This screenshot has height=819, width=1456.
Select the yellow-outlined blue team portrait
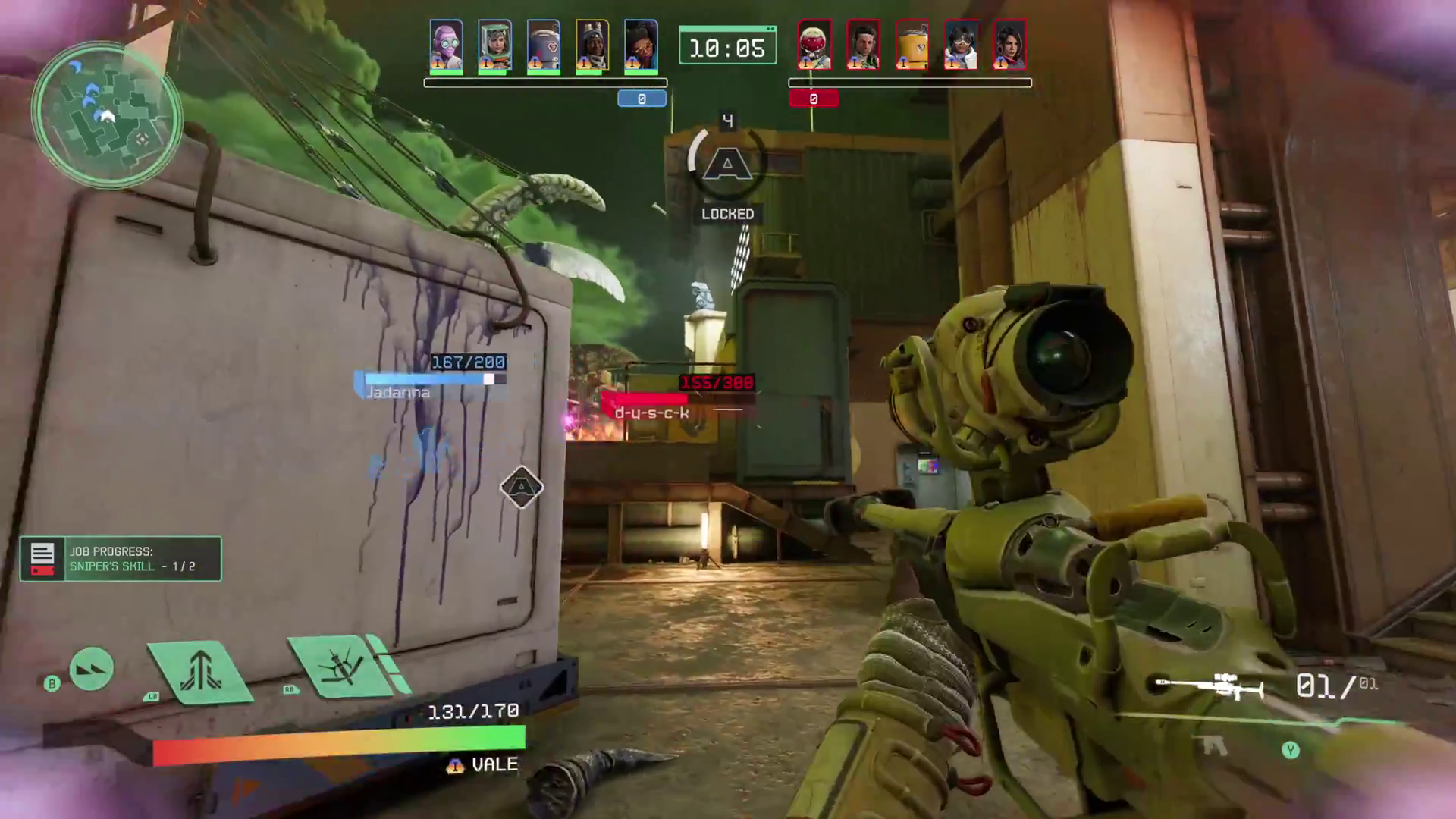click(591, 45)
